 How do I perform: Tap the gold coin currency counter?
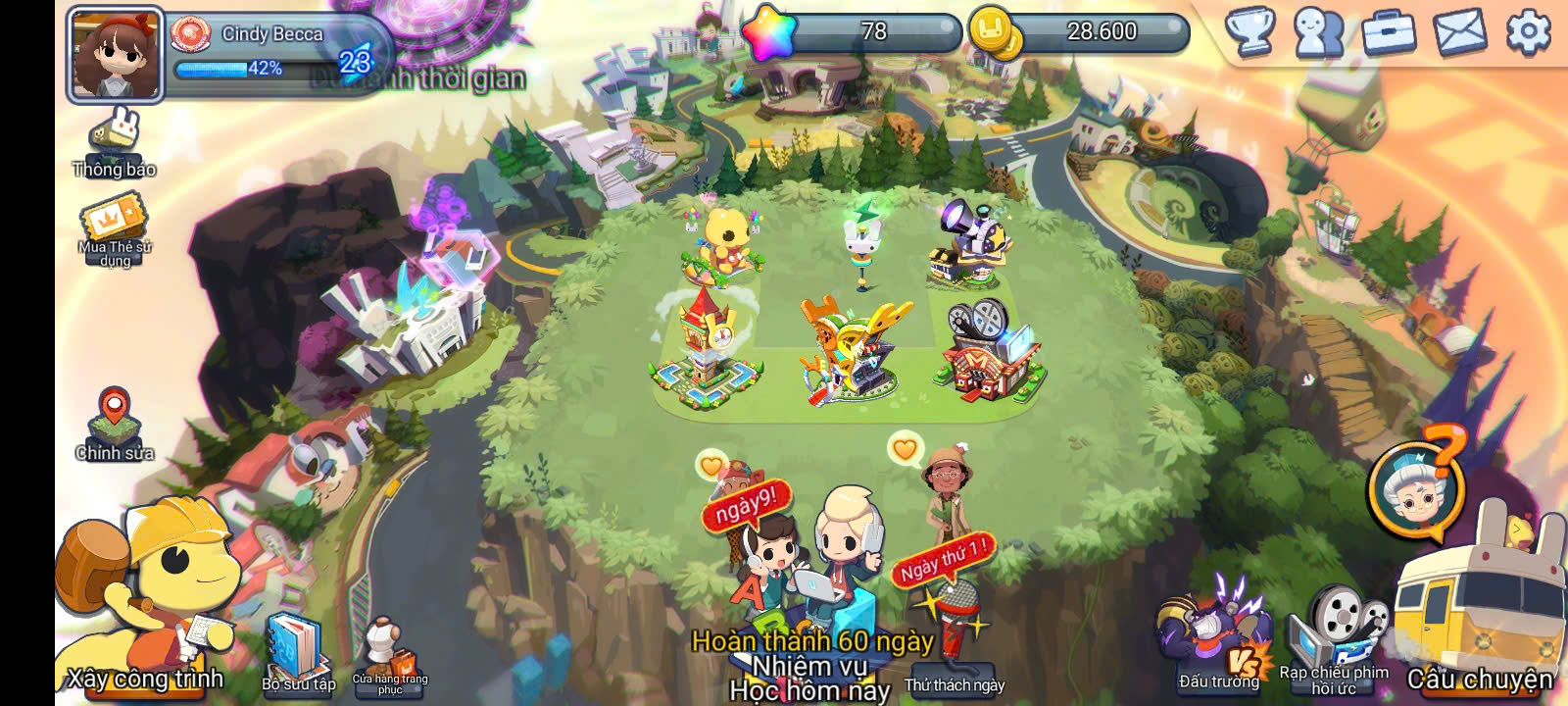tap(1080, 32)
